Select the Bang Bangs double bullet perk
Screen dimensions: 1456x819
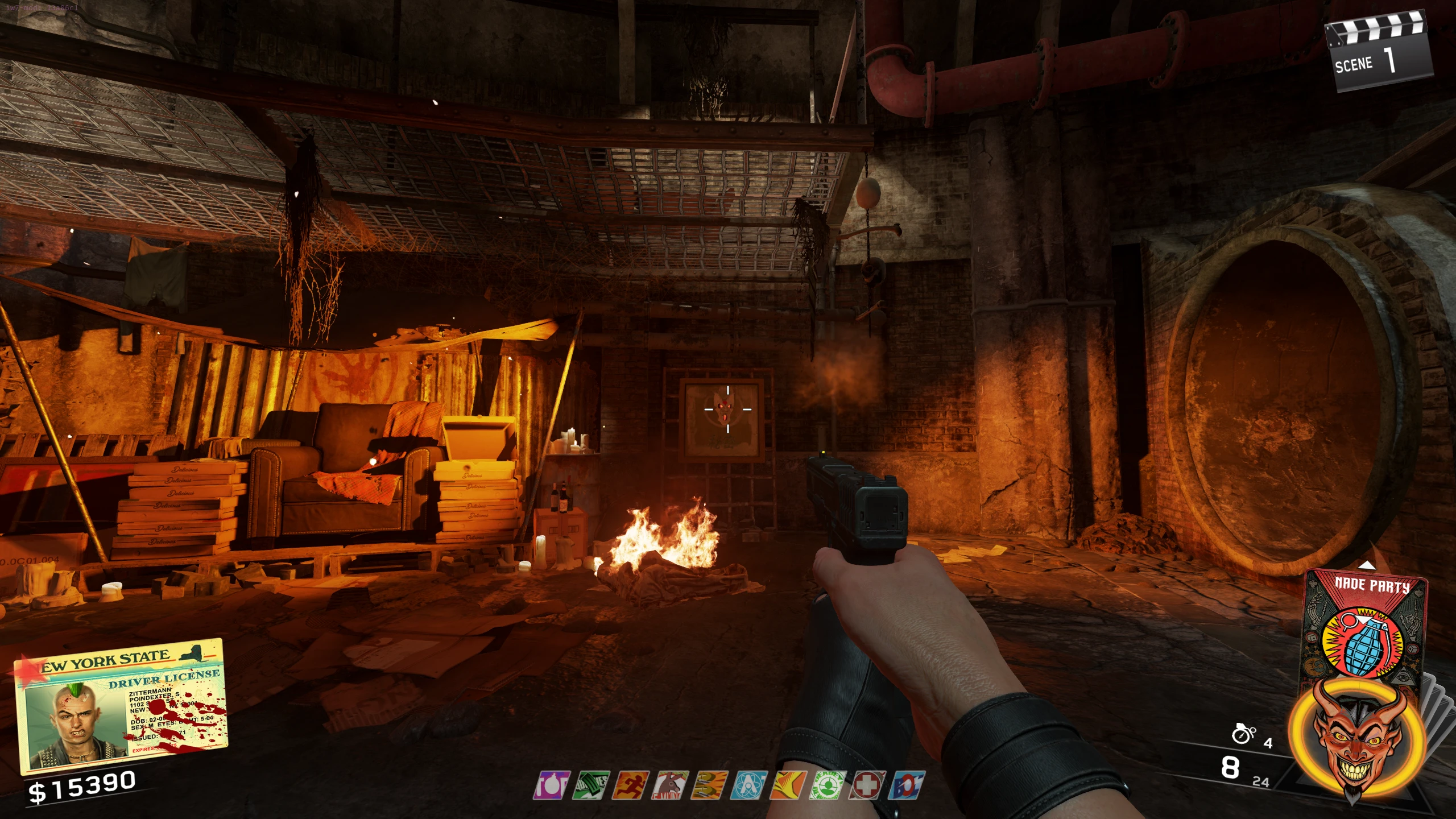pos(710,785)
